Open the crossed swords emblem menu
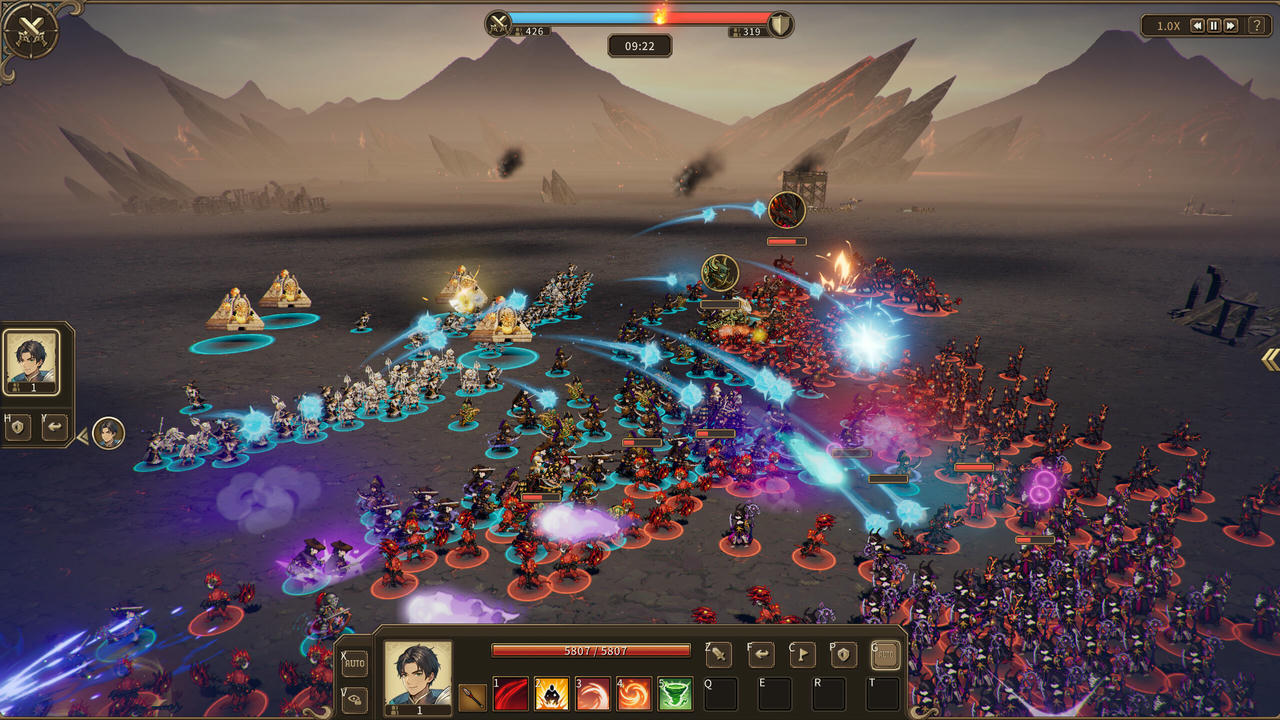1280x720 pixels. point(30,31)
